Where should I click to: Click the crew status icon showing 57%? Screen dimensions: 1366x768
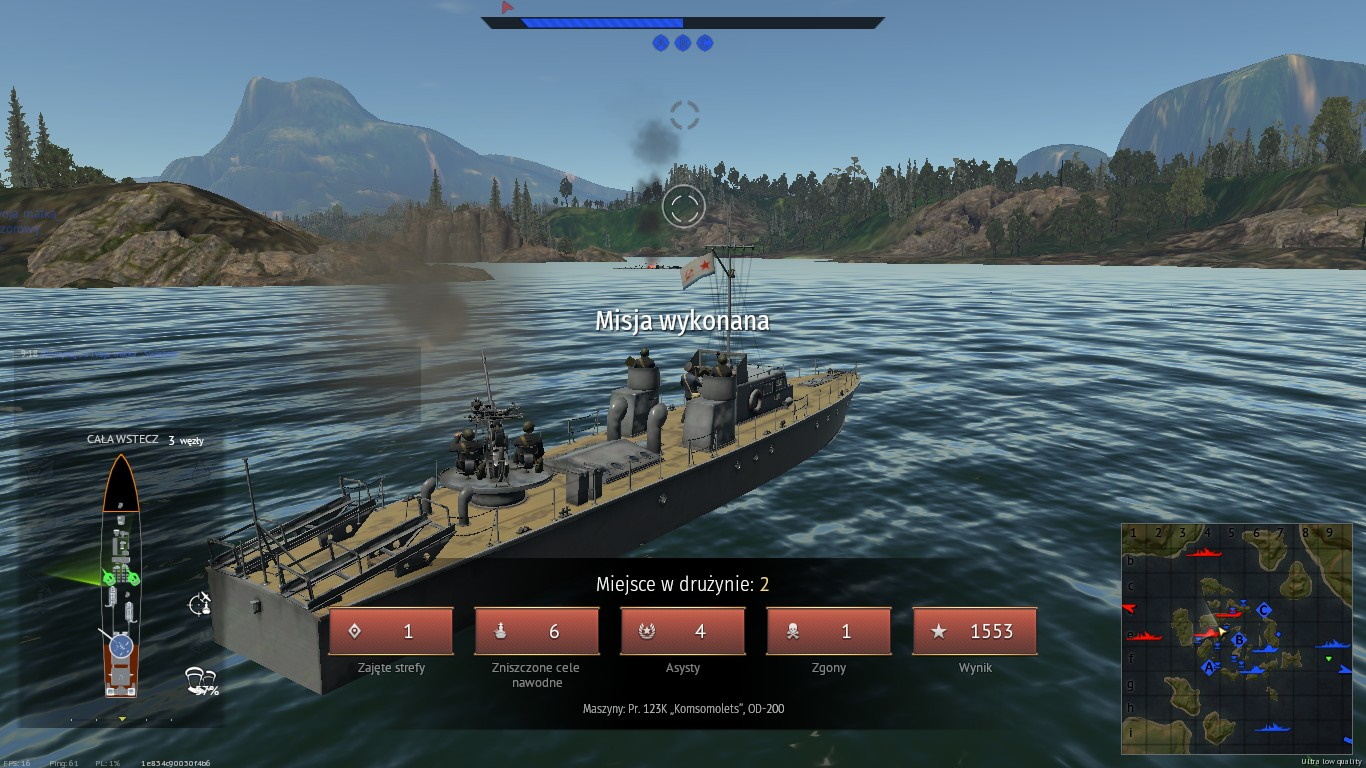tap(202, 682)
